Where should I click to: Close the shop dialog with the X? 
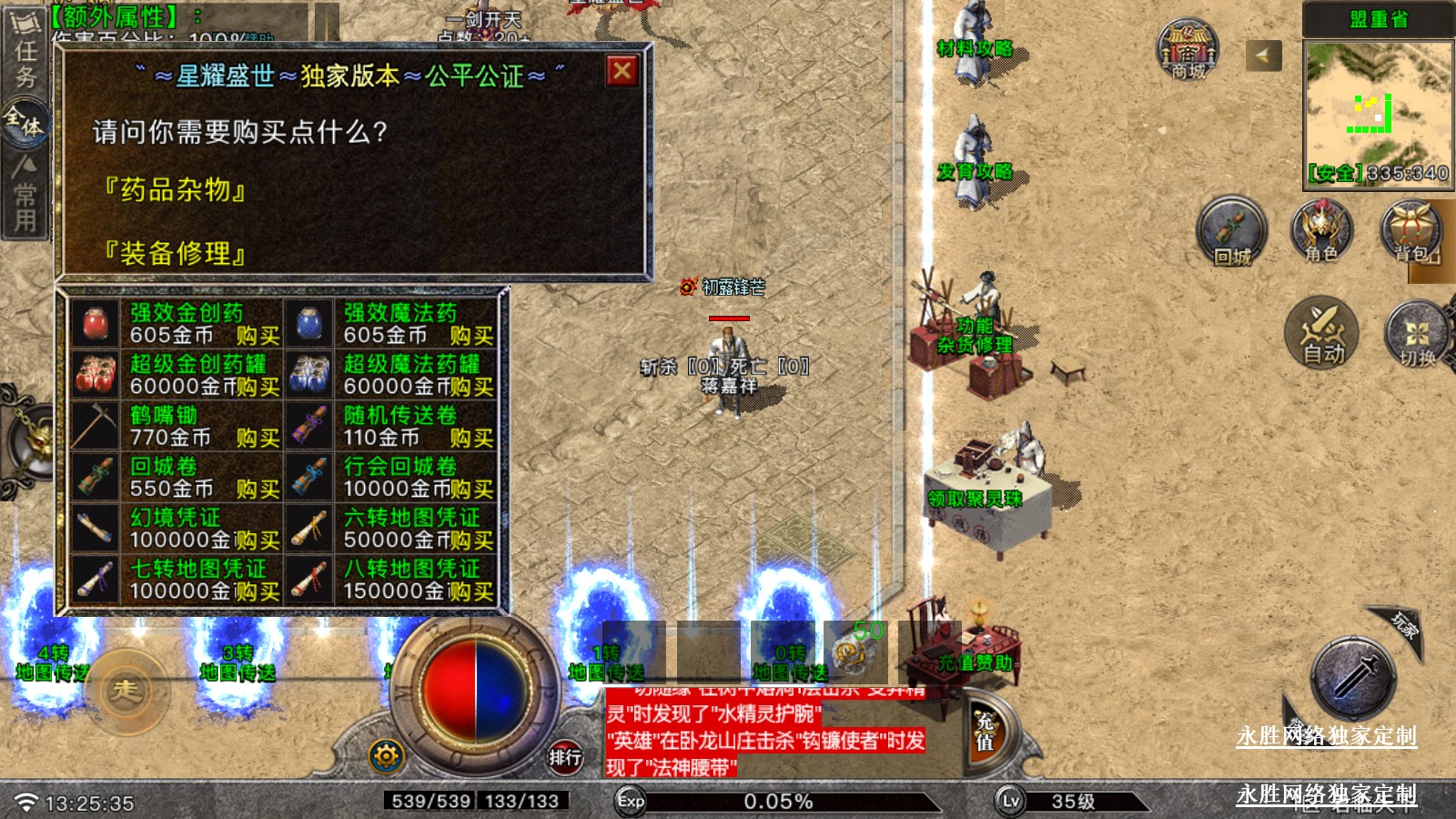[622, 71]
